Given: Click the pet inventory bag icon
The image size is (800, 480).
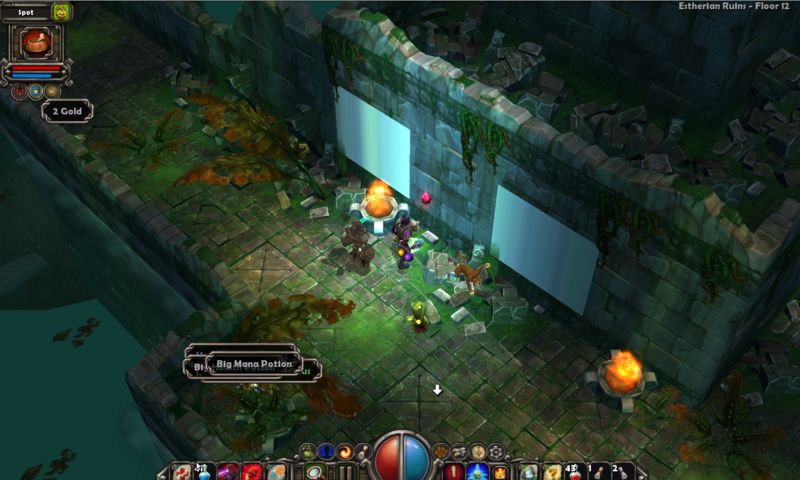Looking at the screenshot, I should [62, 12].
